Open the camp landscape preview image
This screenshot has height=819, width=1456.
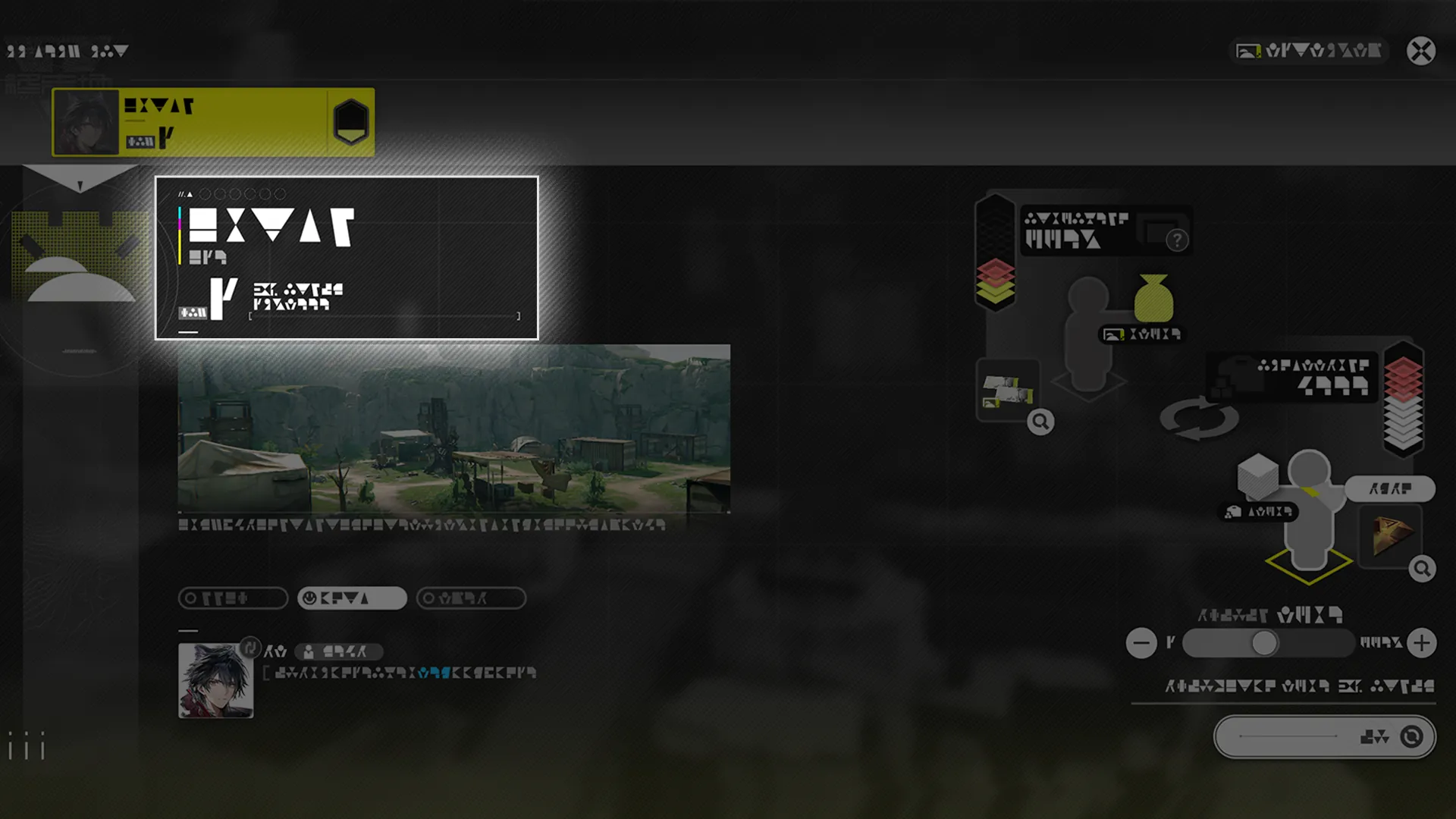click(x=453, y=428)
